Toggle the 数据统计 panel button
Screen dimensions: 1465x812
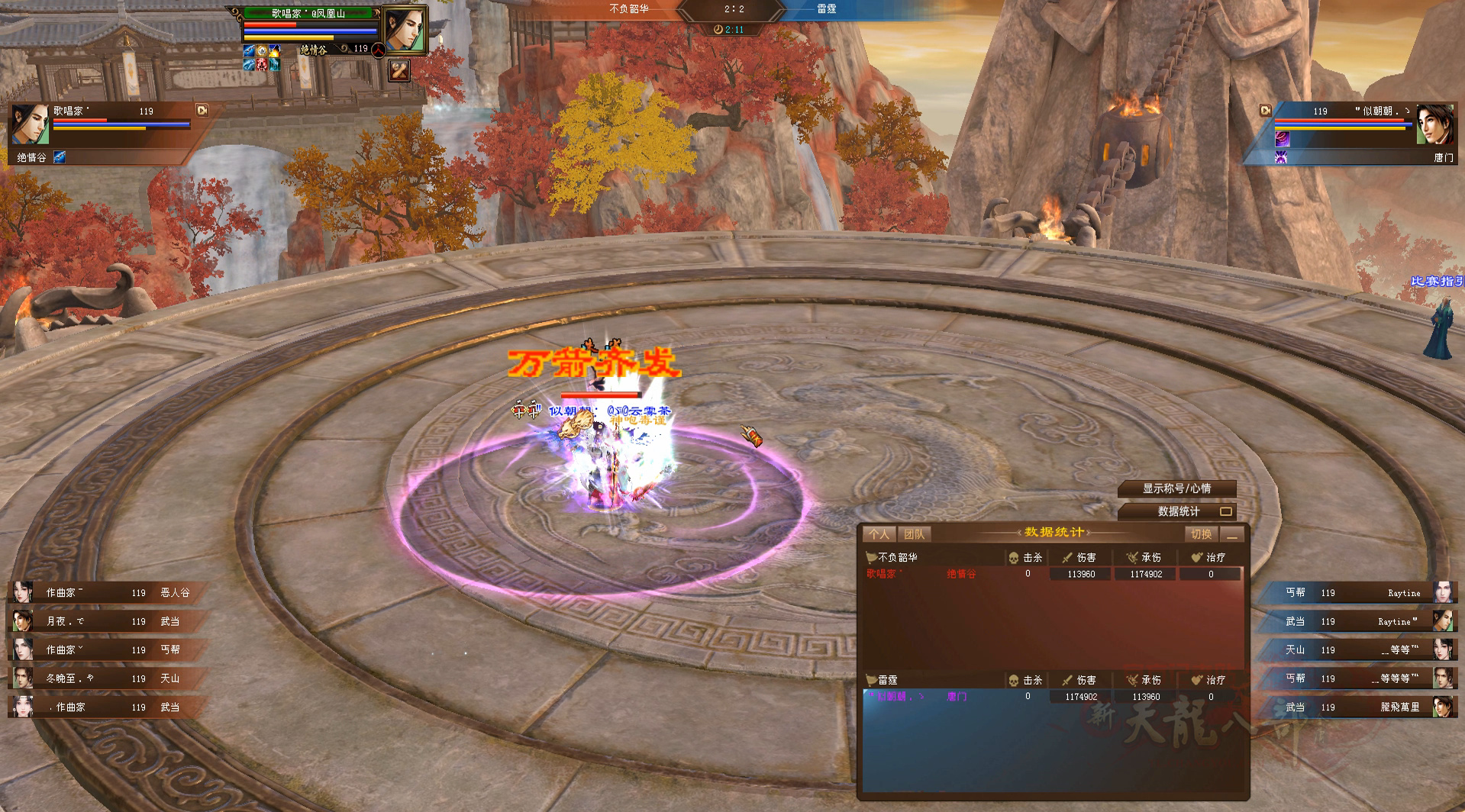coord(1178,511)
